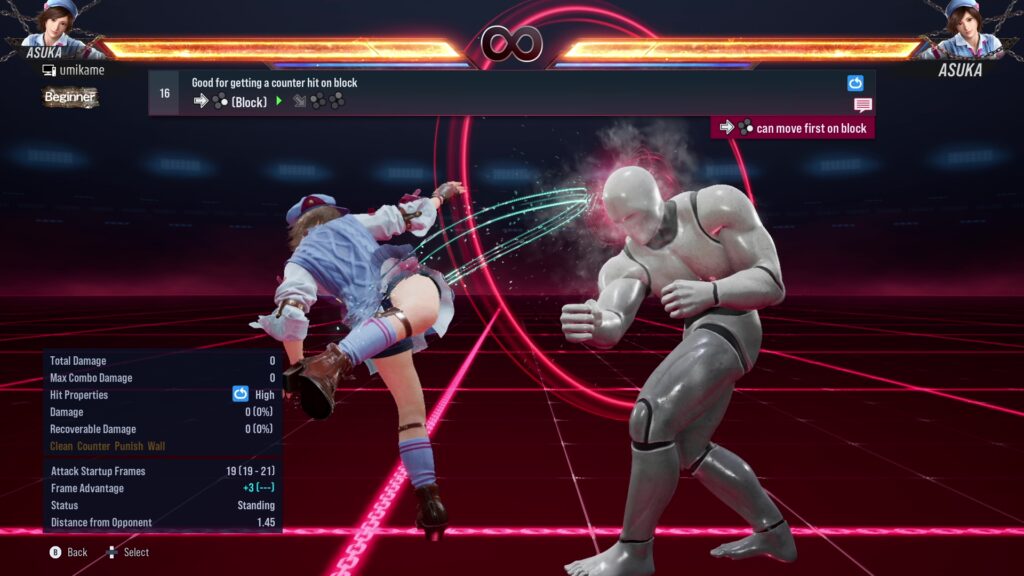1024x576 pixels.
Task: Open the pink speech bubble comment icon
Action: [x=862, y=105]
